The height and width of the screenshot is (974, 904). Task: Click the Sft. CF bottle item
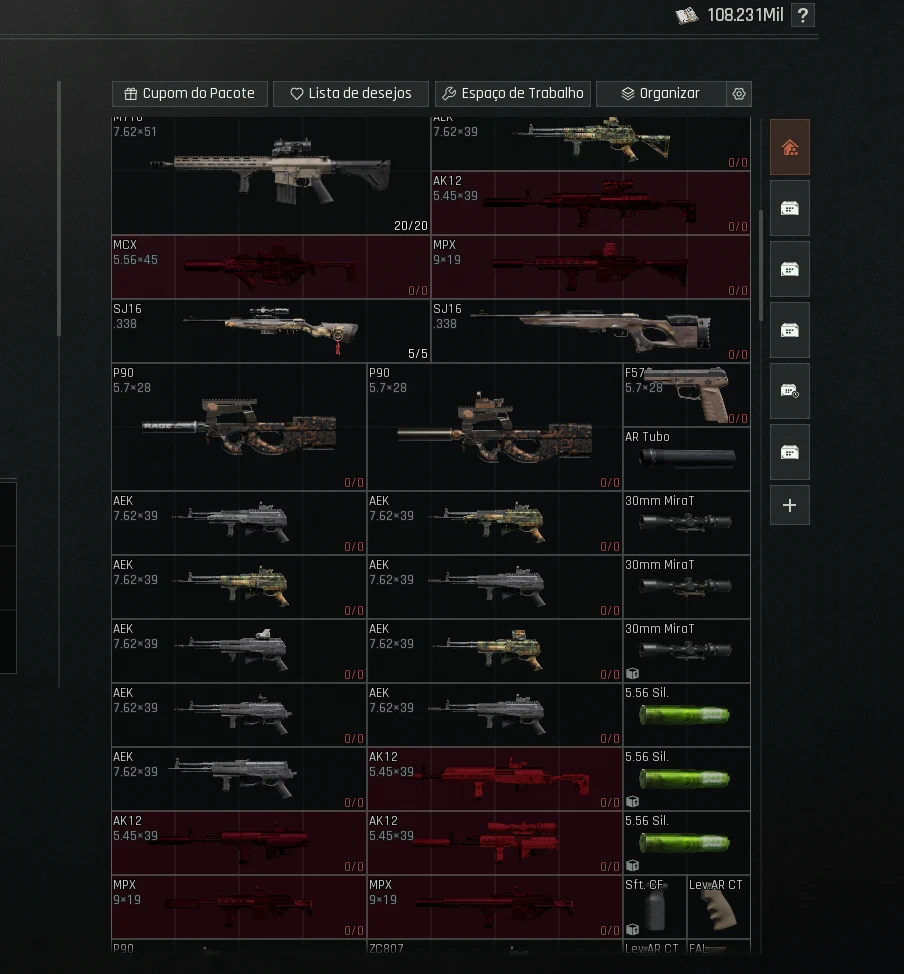[654, 907]
